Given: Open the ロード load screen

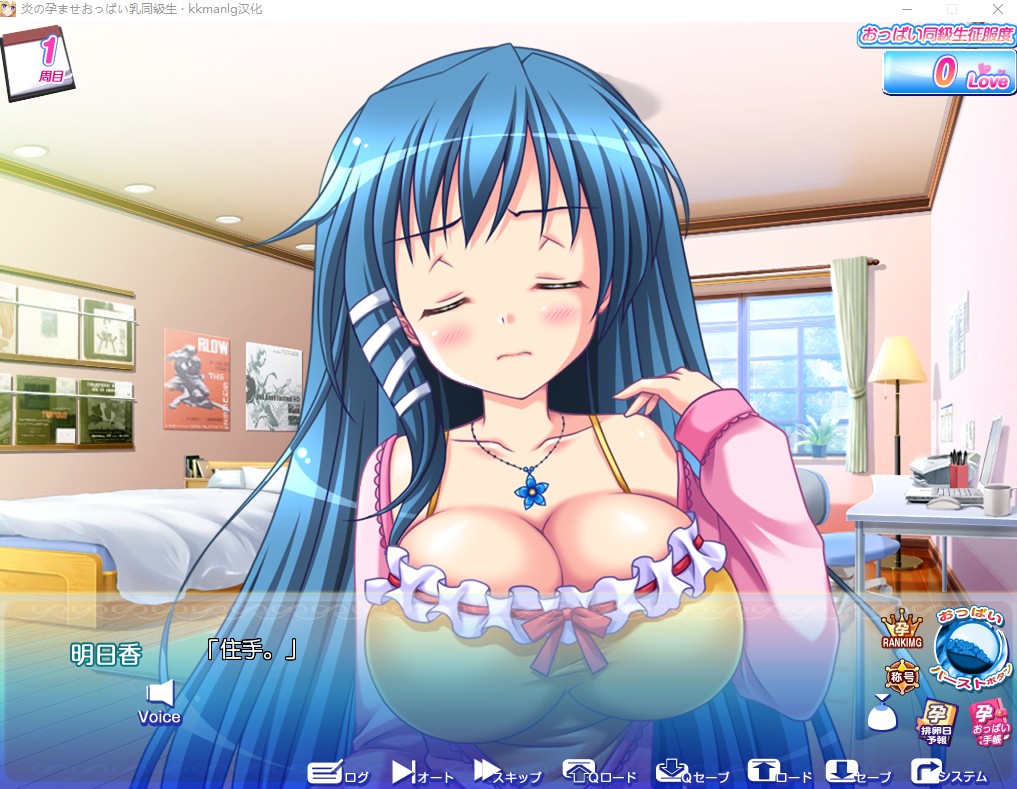Looking at the screenshot, I should tap(780, 773).
